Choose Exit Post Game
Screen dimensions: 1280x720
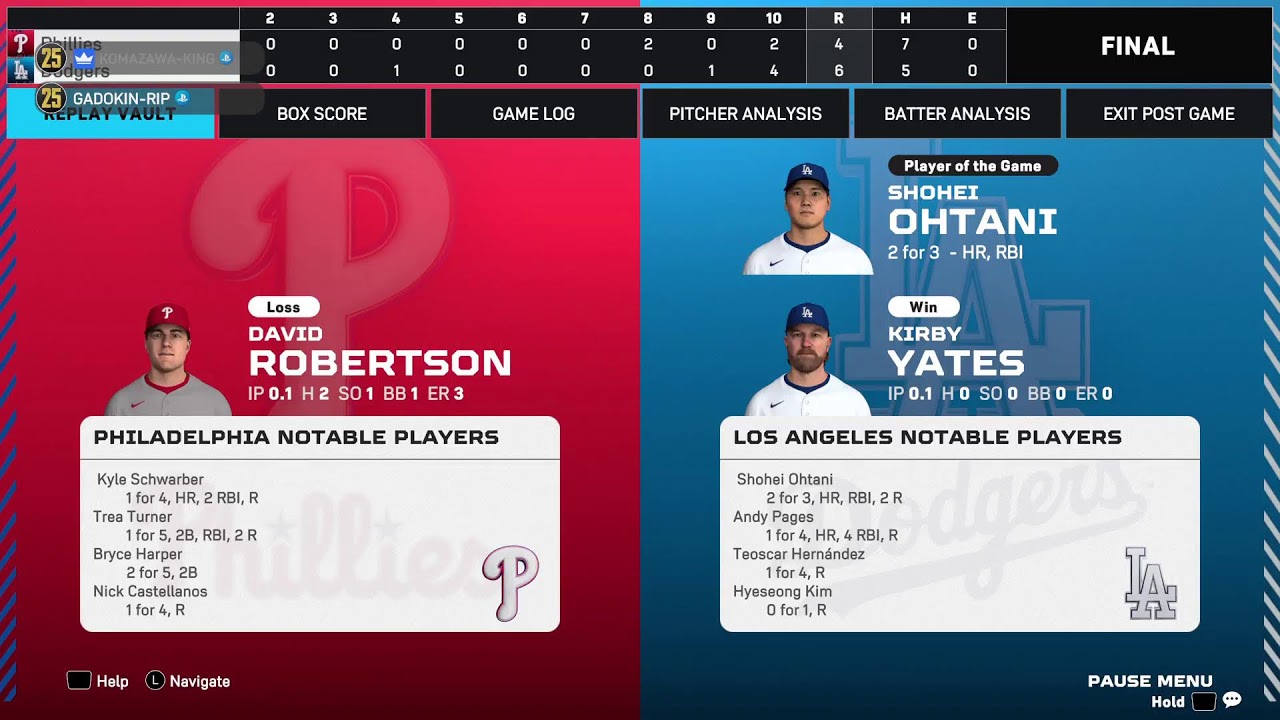click(x=1168, y=114)
